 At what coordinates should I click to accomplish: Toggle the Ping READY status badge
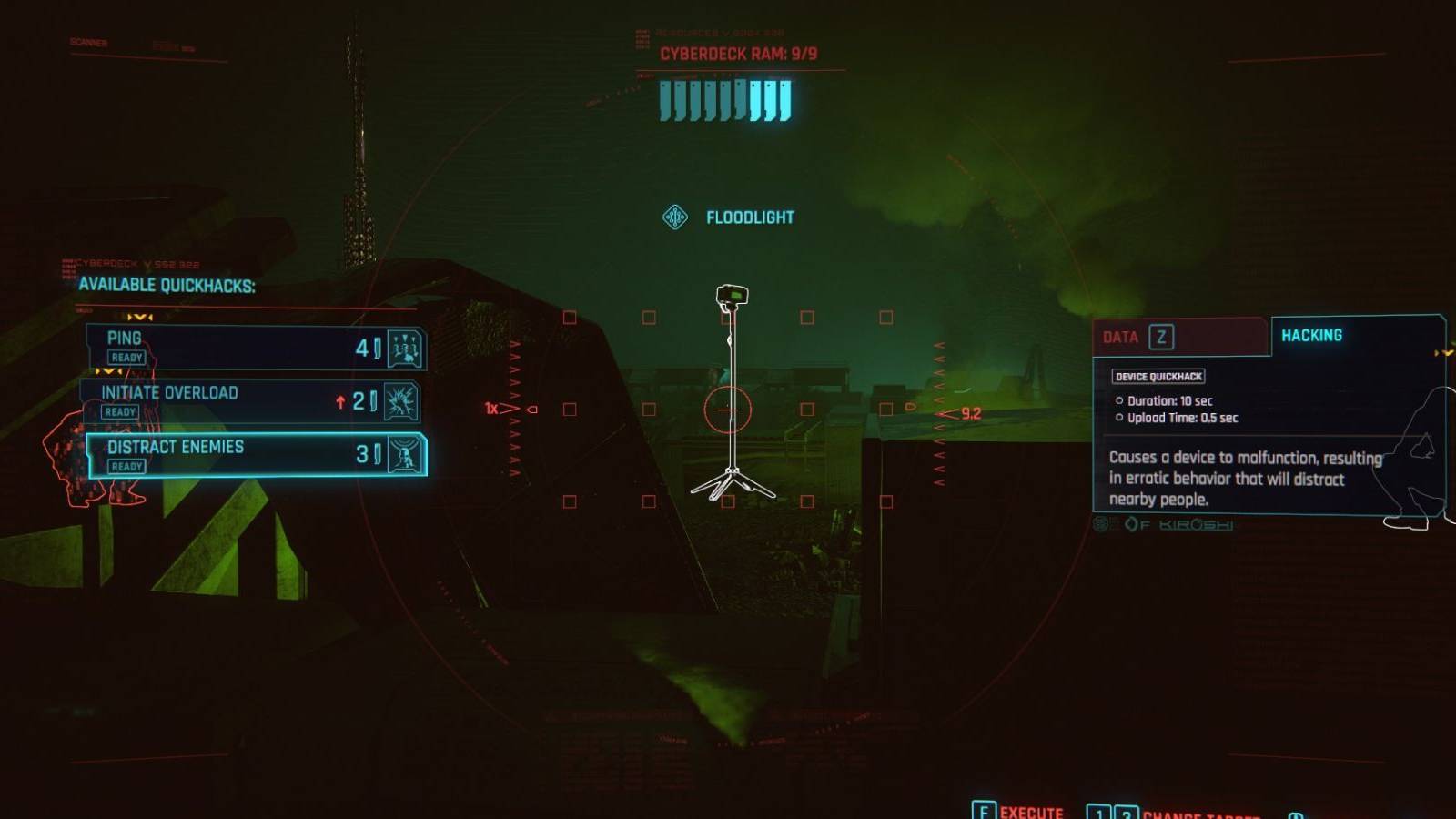point(126,358)
